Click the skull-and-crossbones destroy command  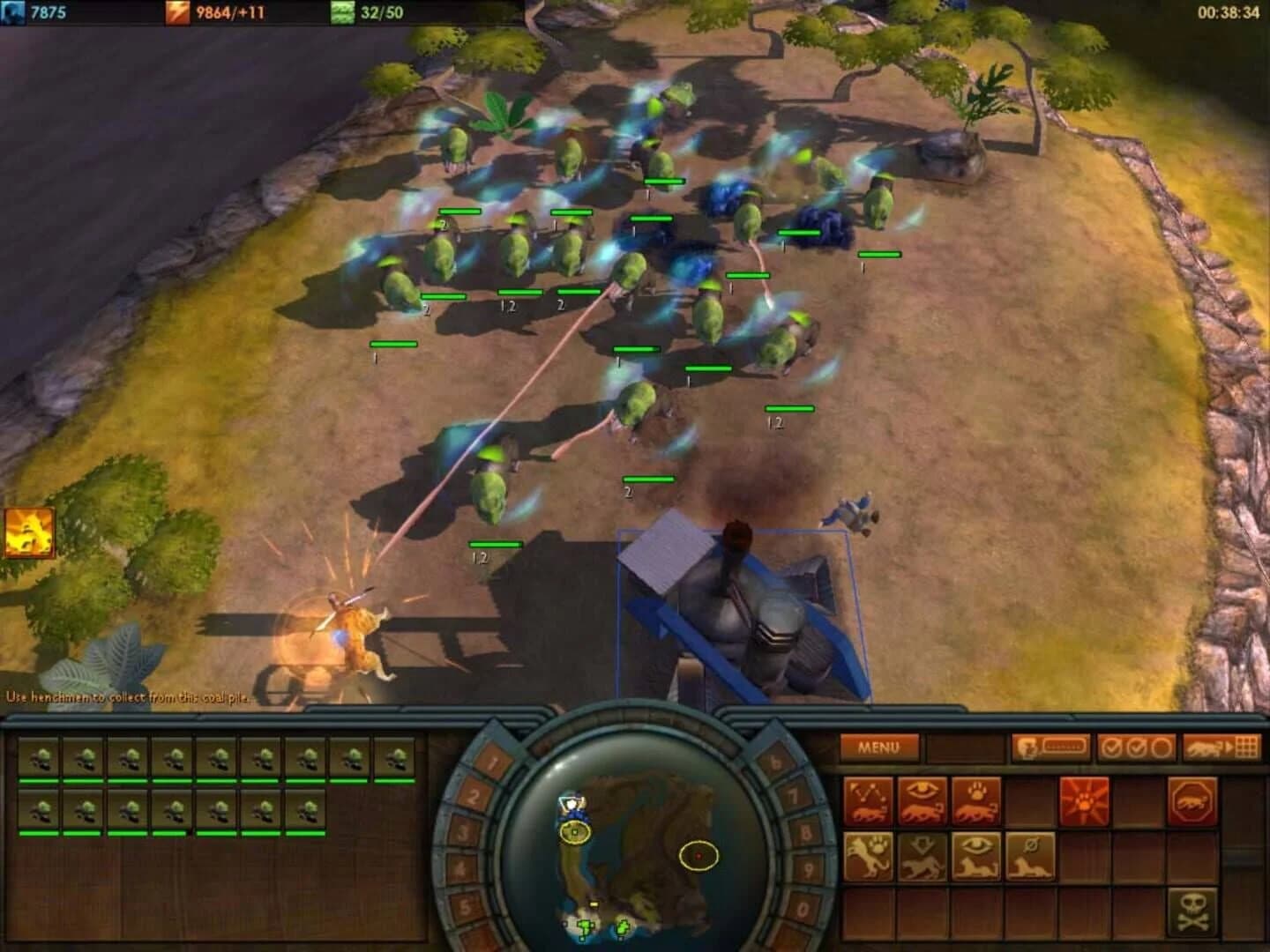click(1193, 910)
